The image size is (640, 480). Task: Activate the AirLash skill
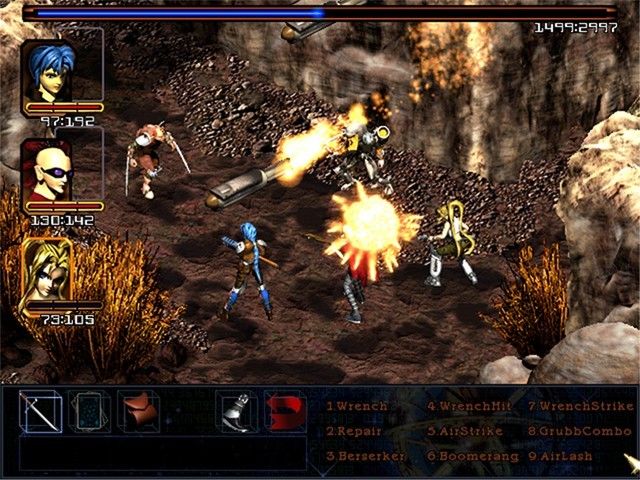point(565,455)
